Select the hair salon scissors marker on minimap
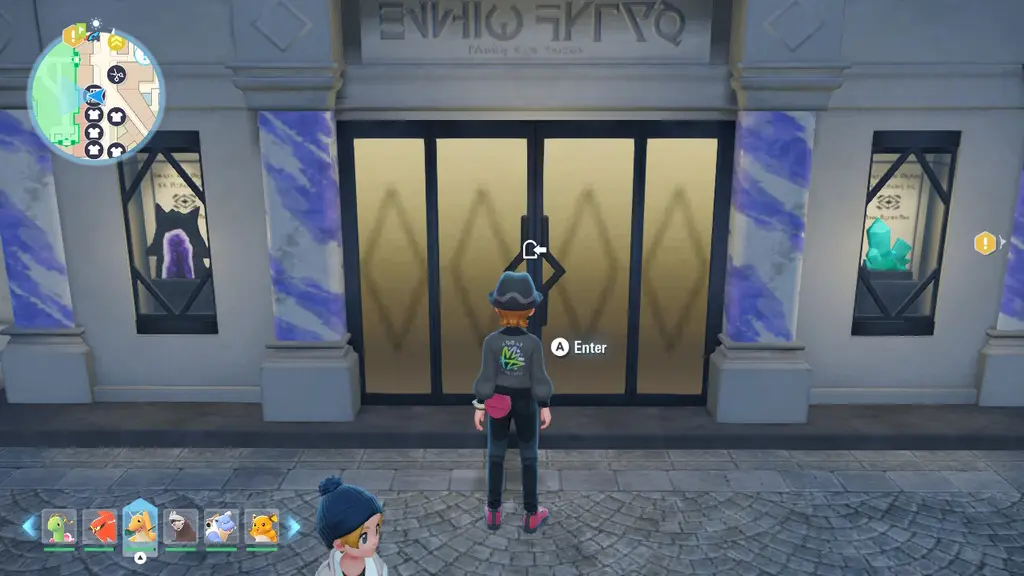The image size is (1024, 576). [116, 74]
